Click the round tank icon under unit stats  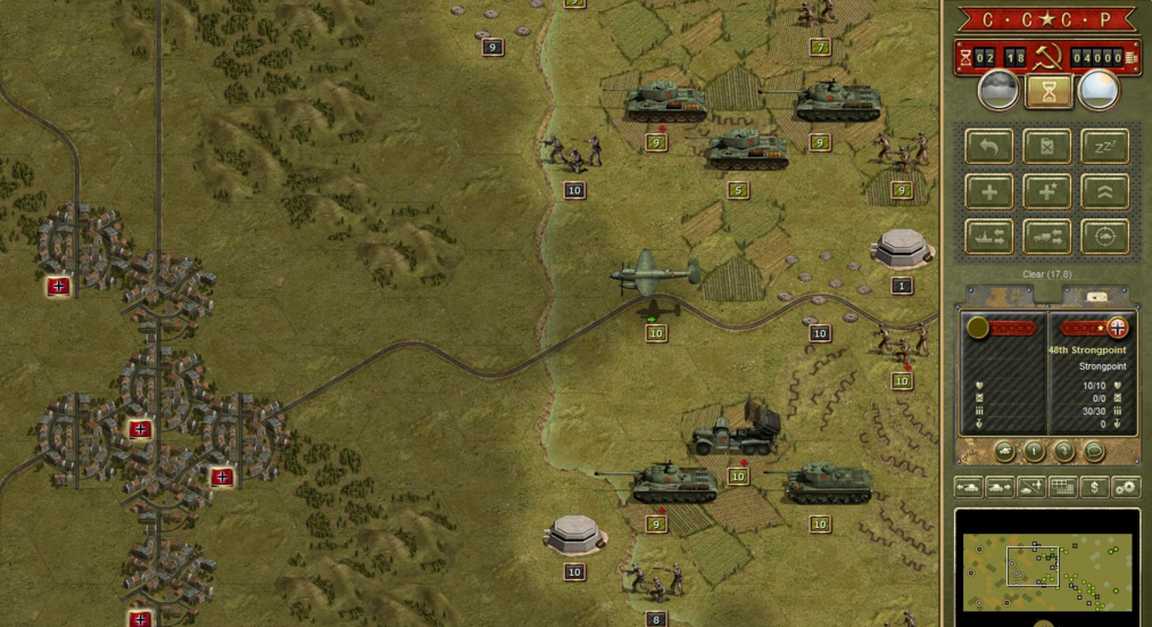coord(1003,451)
